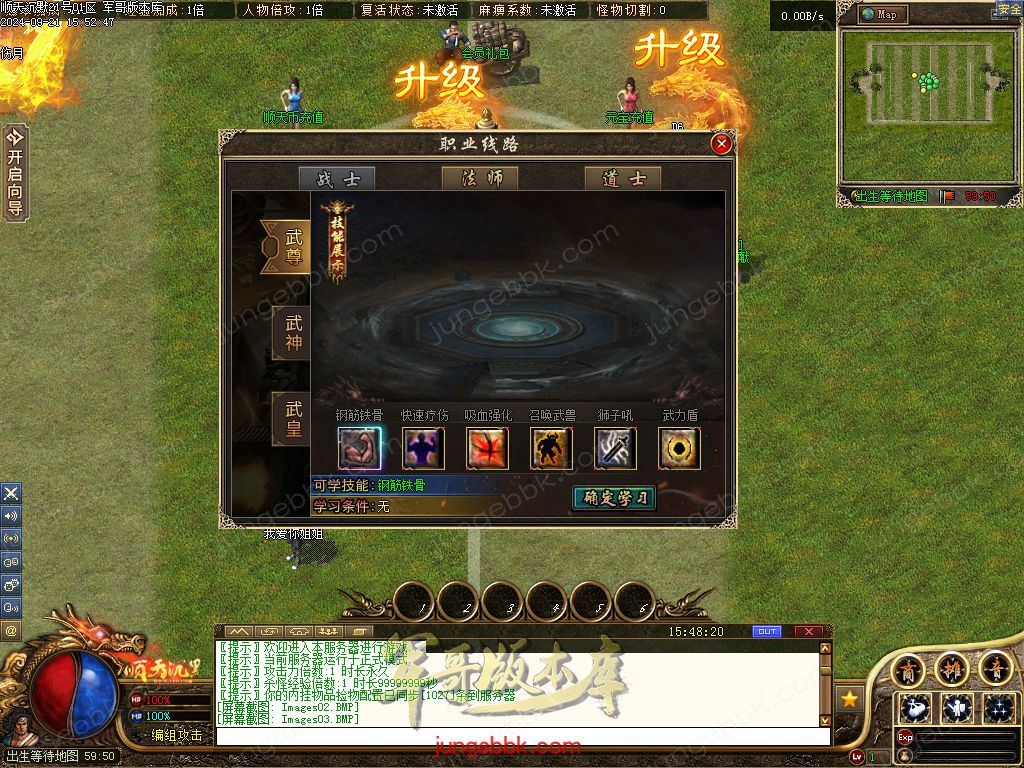Select the 召唤武兽 beast skill icon
This screenshot has height=768, width=1024.
coord(551,448)
